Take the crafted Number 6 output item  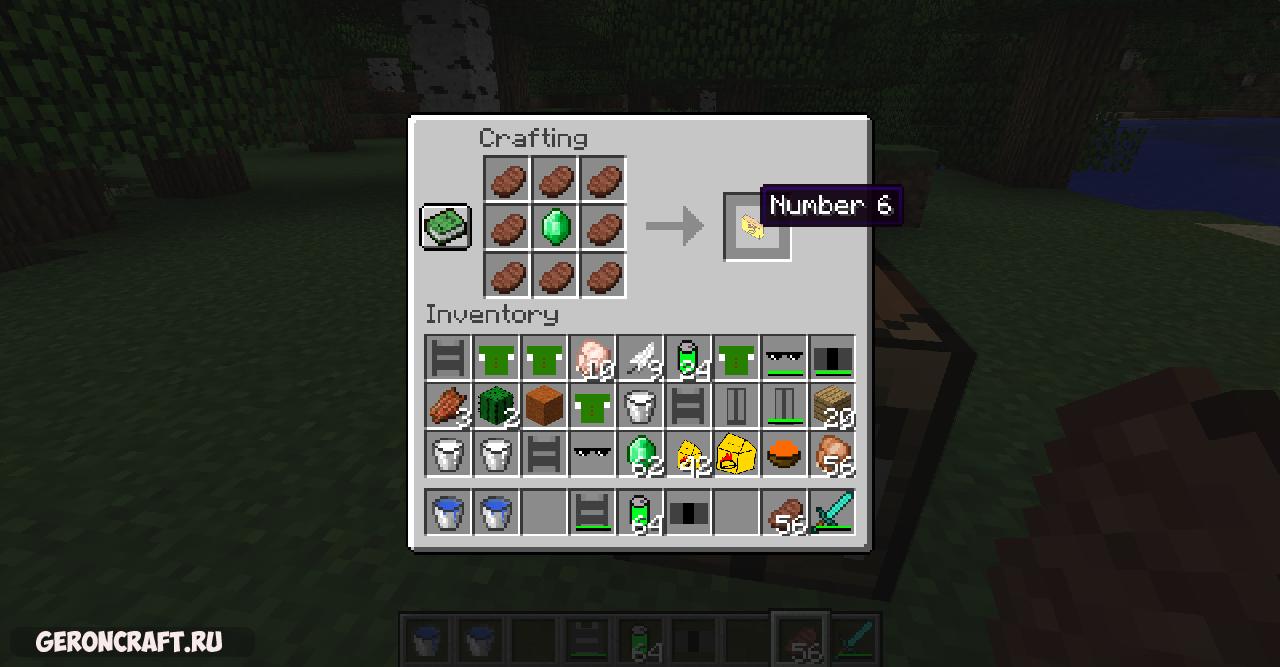pyautogui.click(x=756, y=227)
